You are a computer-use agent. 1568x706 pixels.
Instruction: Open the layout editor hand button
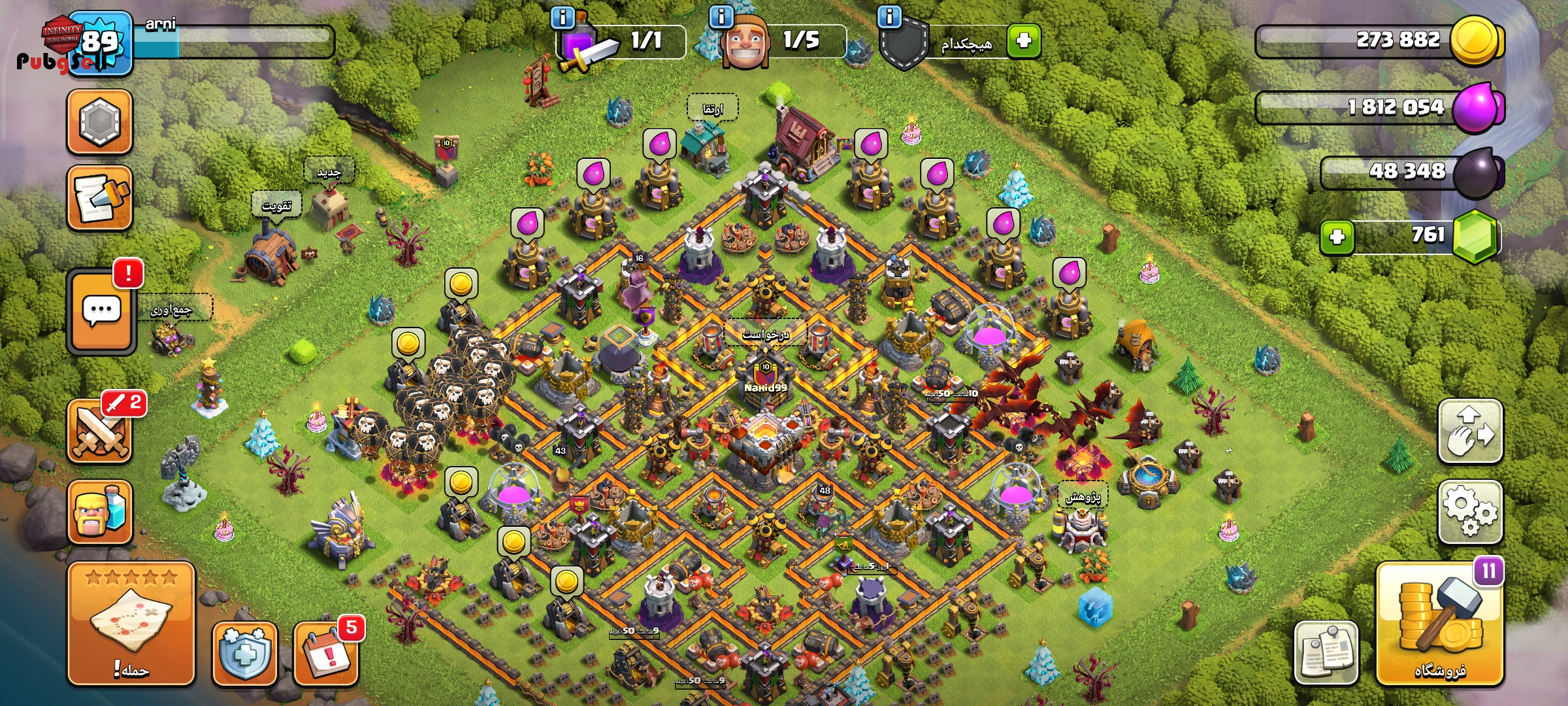[x=1470, y=432]
